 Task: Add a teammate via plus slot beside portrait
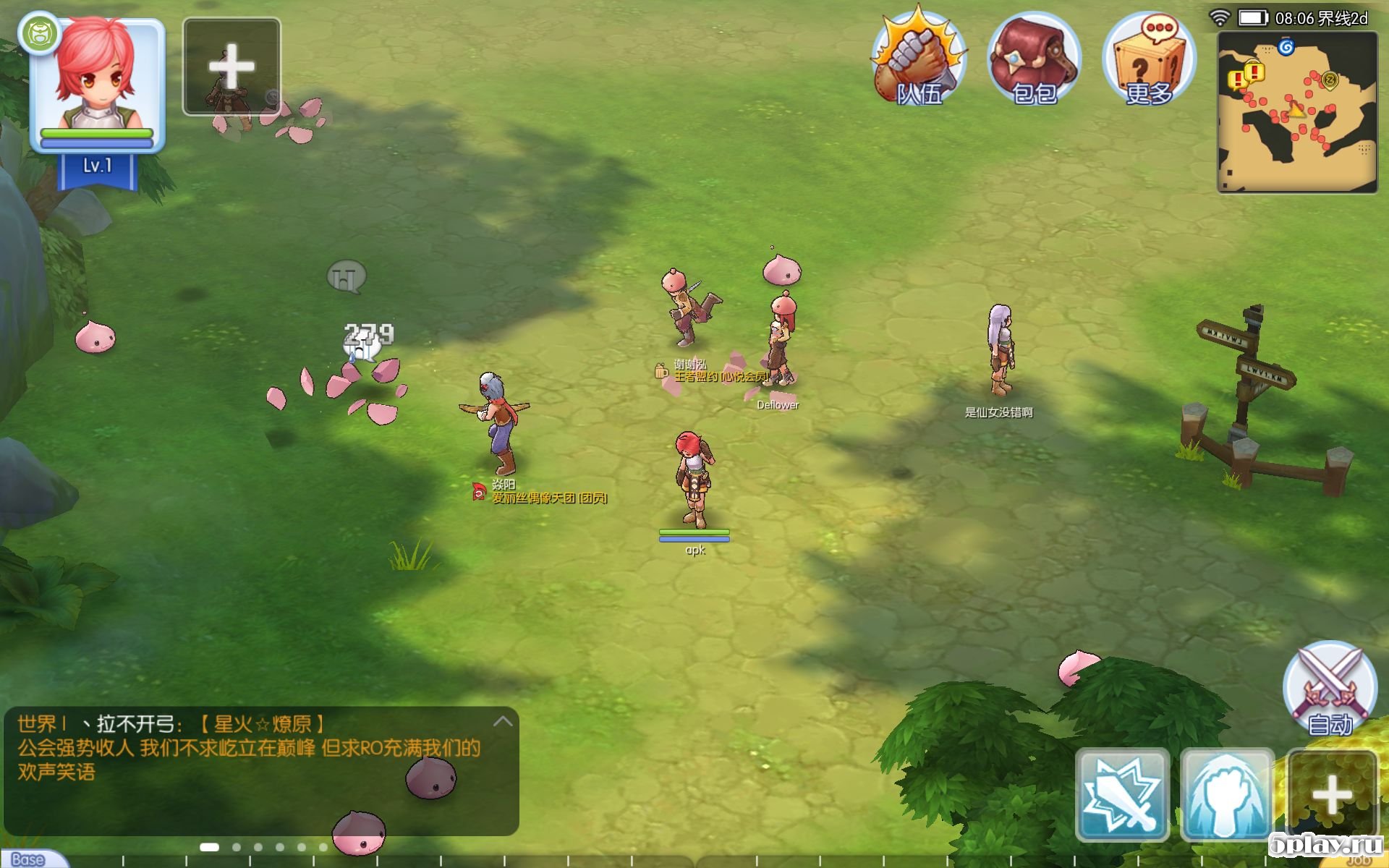click(x=231, y=67)
